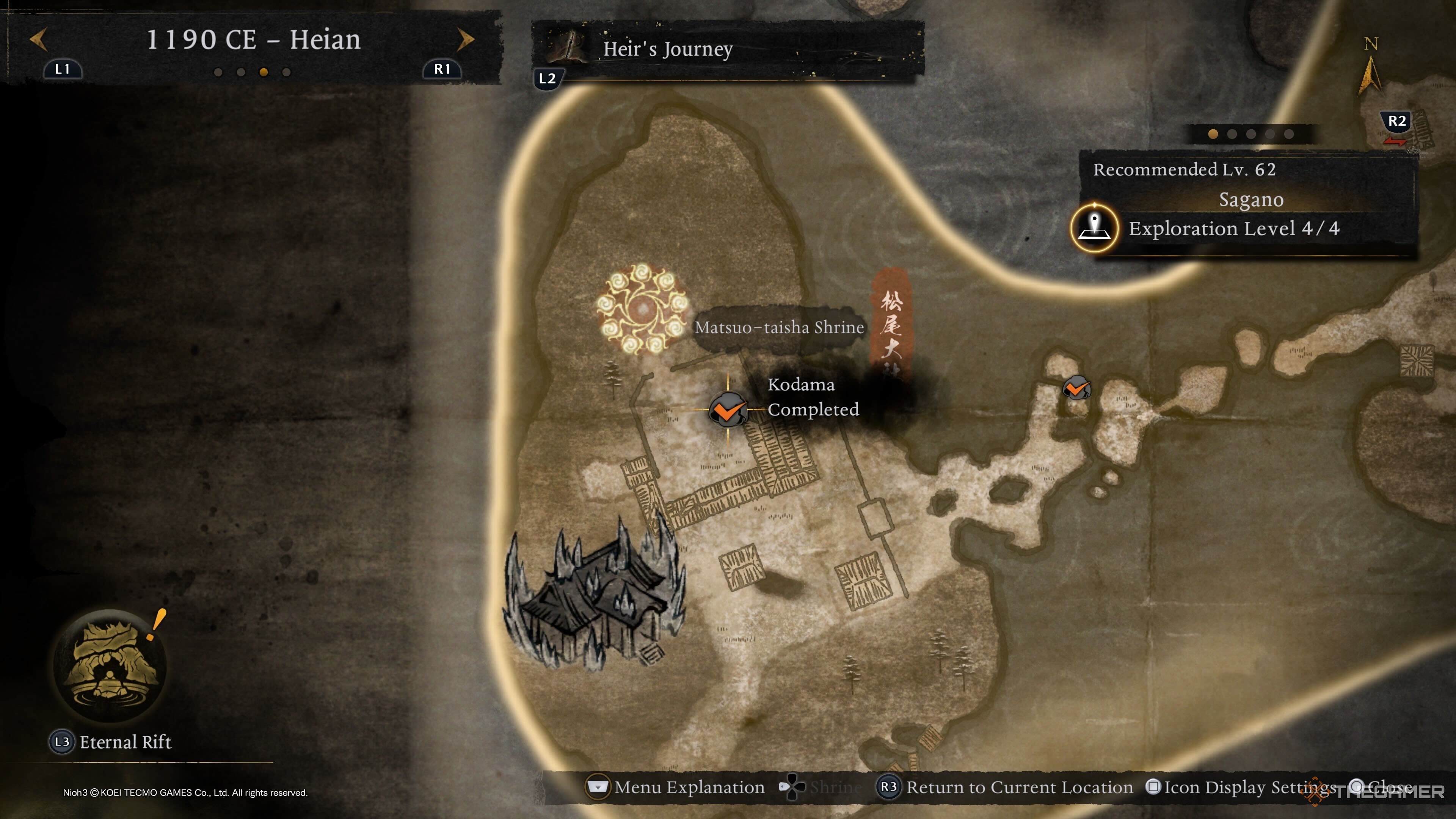1456x819 pixels.
Task: Open the Heir's Journey quest banner
Action: [727, 50]
